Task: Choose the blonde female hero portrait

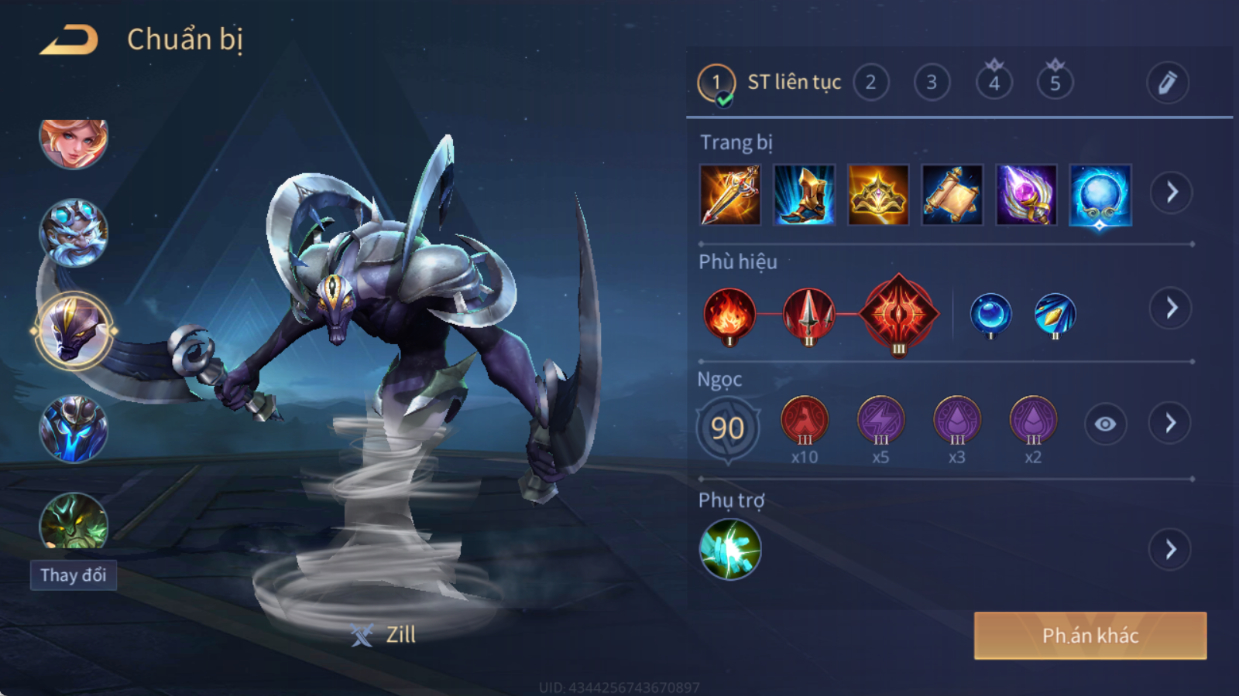Action: [x=73, y=141]
